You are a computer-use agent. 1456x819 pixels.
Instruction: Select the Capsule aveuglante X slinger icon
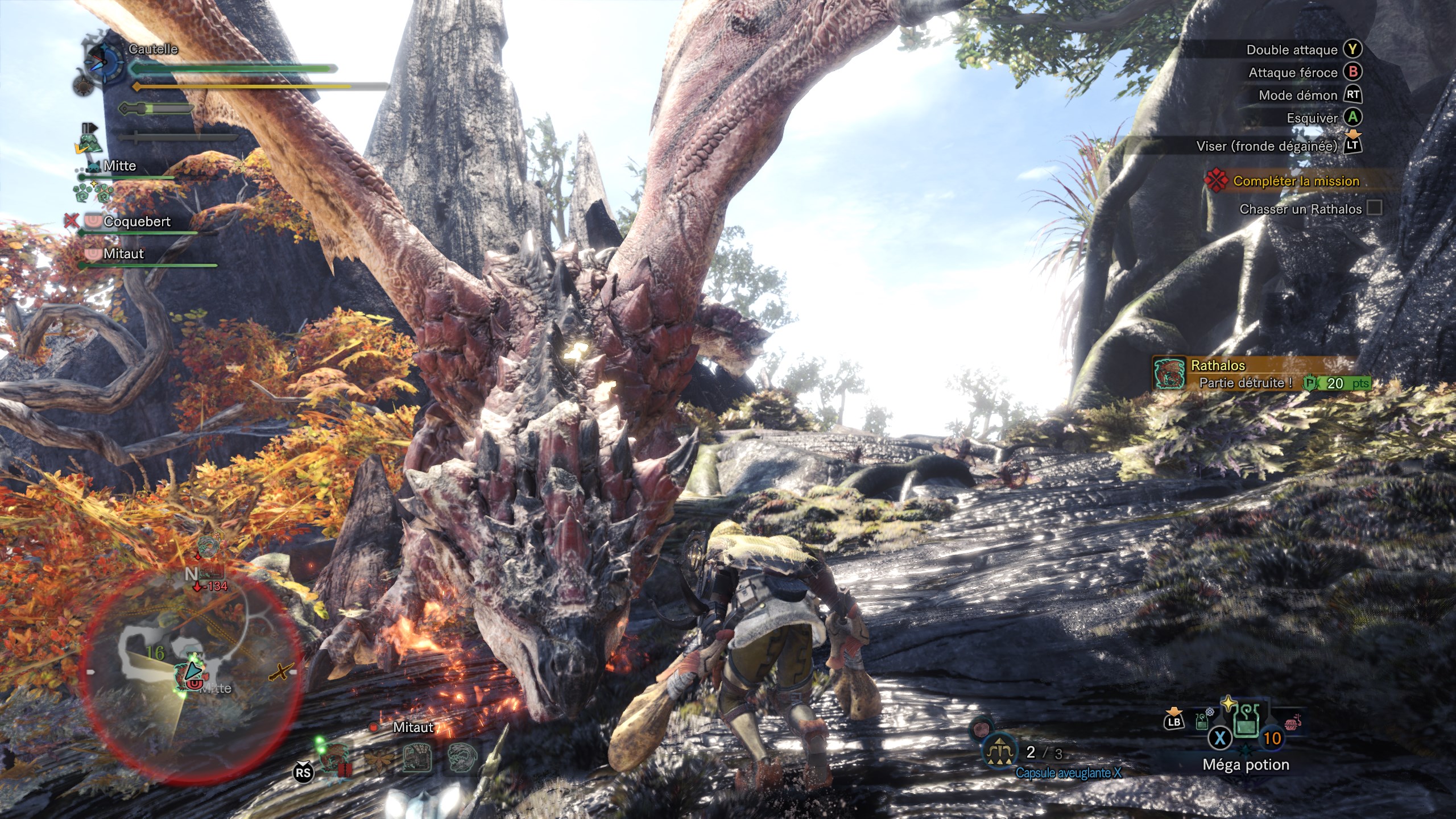coord(999,752)
